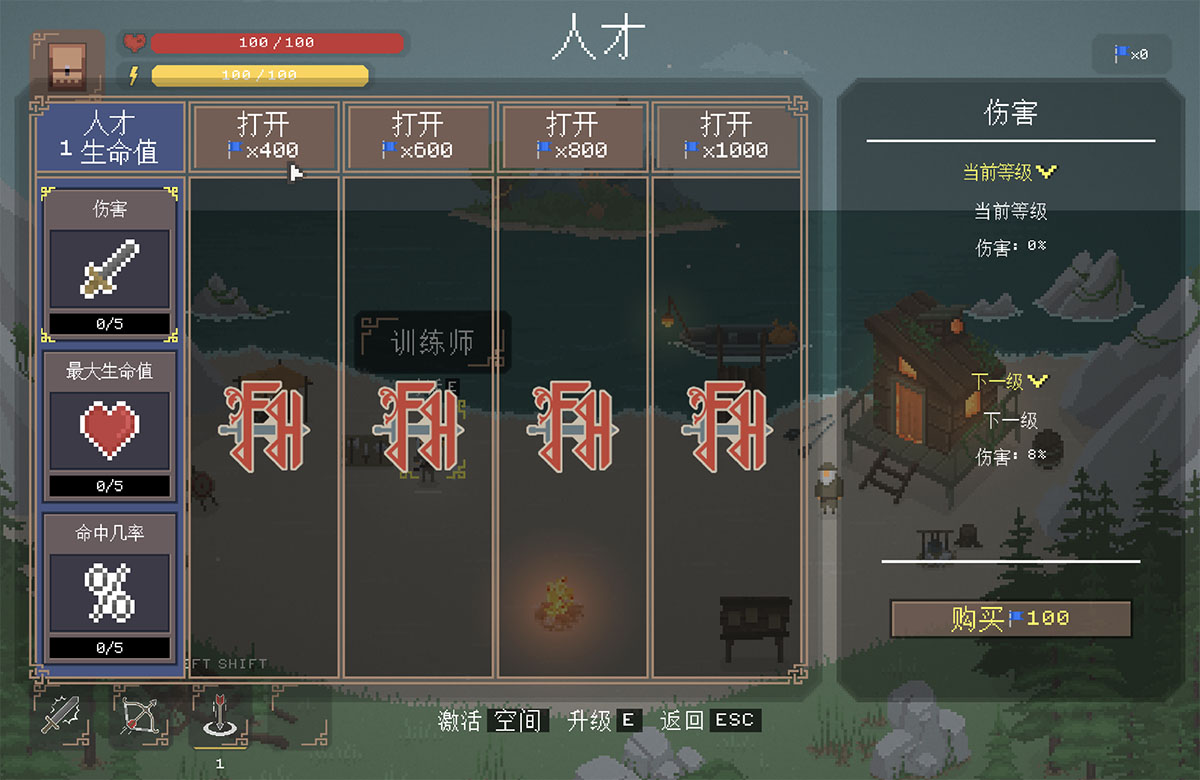
Task: Select the arrow target skill slot
Action: click(219, 715)
